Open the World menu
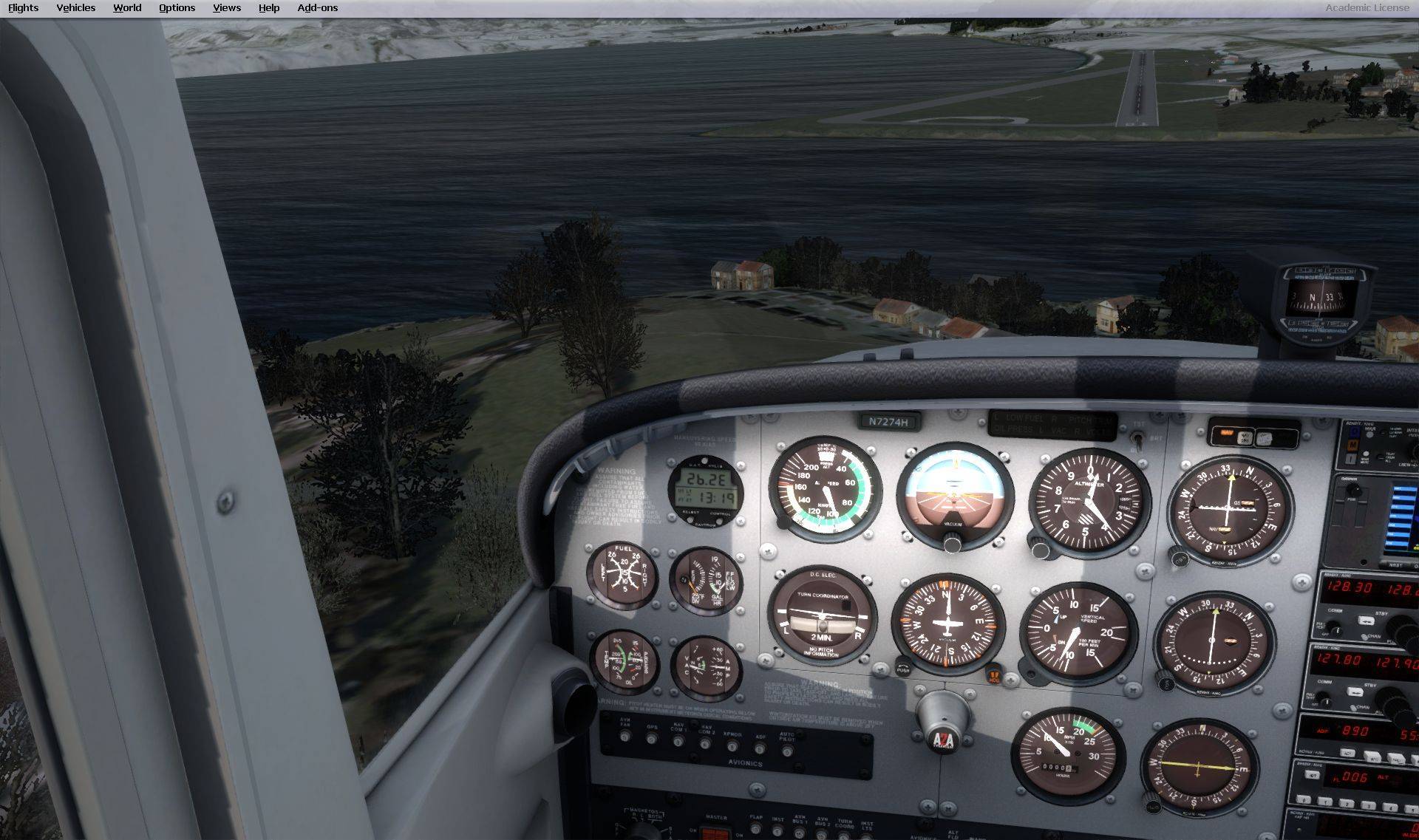 [127, 8]
